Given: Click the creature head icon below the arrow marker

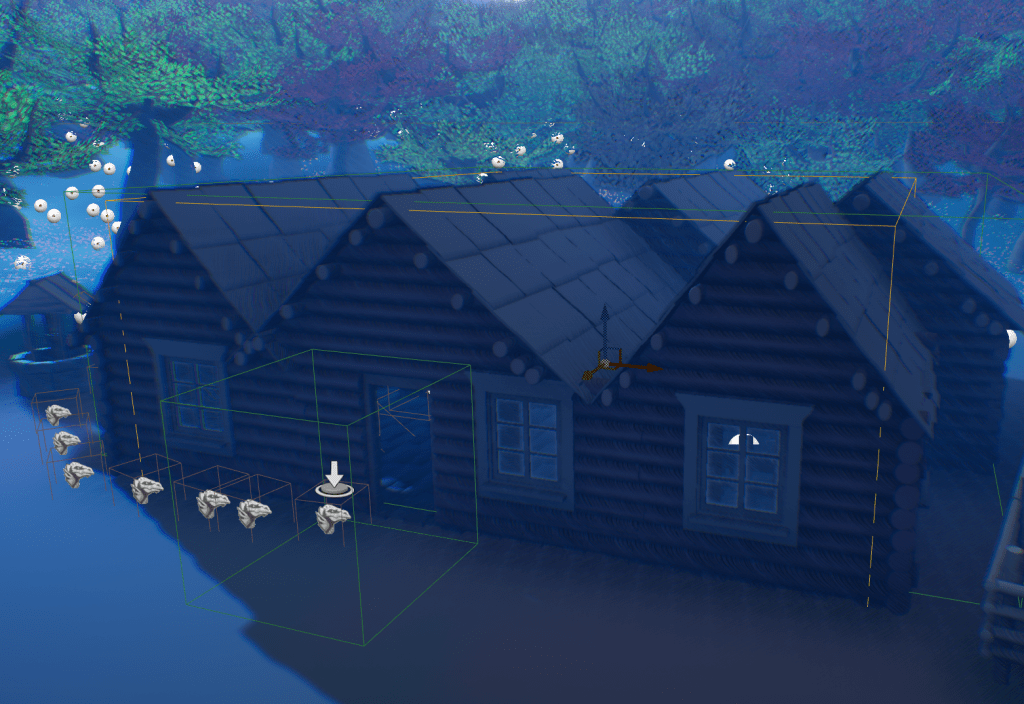Looking at the screenshot, I should pyautogui.click(x=332, y=518).
